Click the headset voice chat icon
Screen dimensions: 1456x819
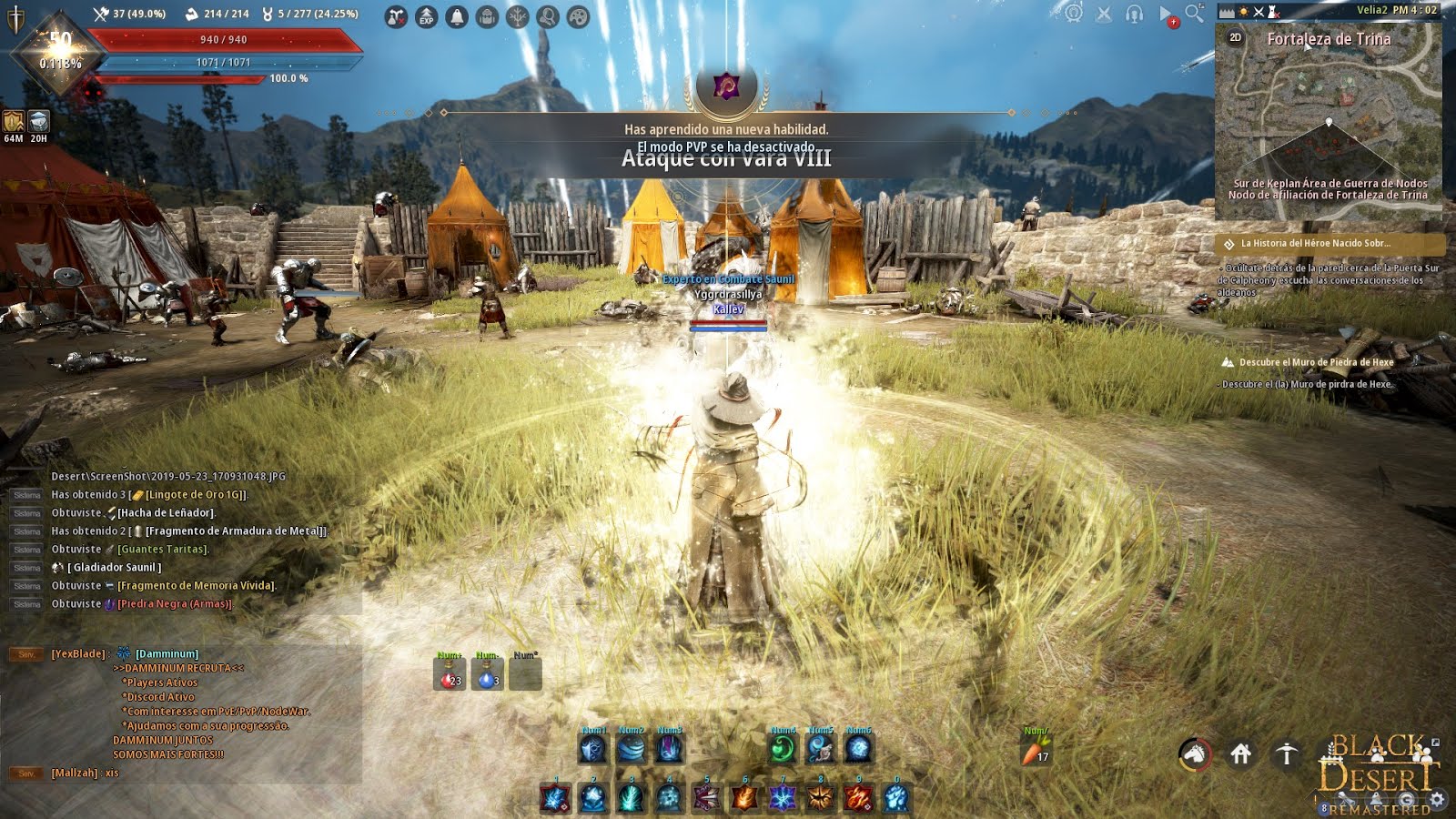click(1134, 14)
